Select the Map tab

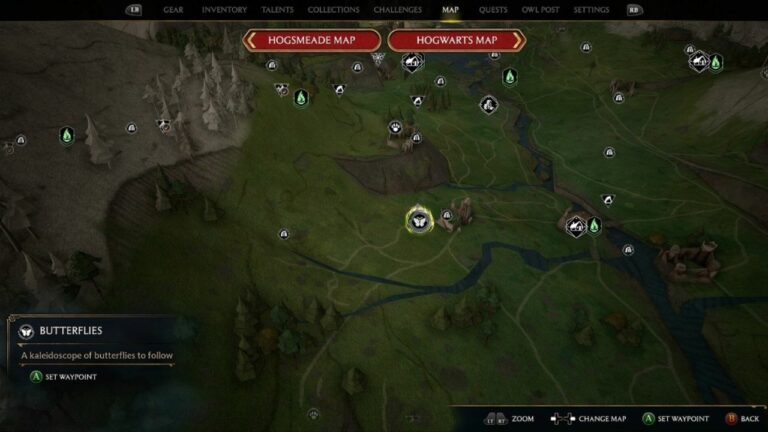pos(451,10)
